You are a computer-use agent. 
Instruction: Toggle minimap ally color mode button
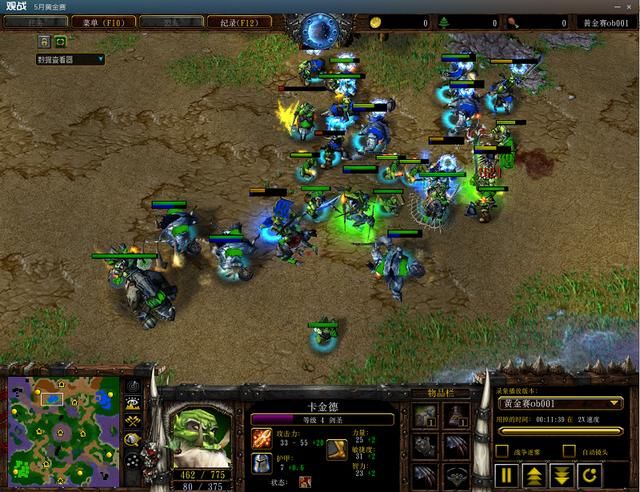[x=132, y=420]
